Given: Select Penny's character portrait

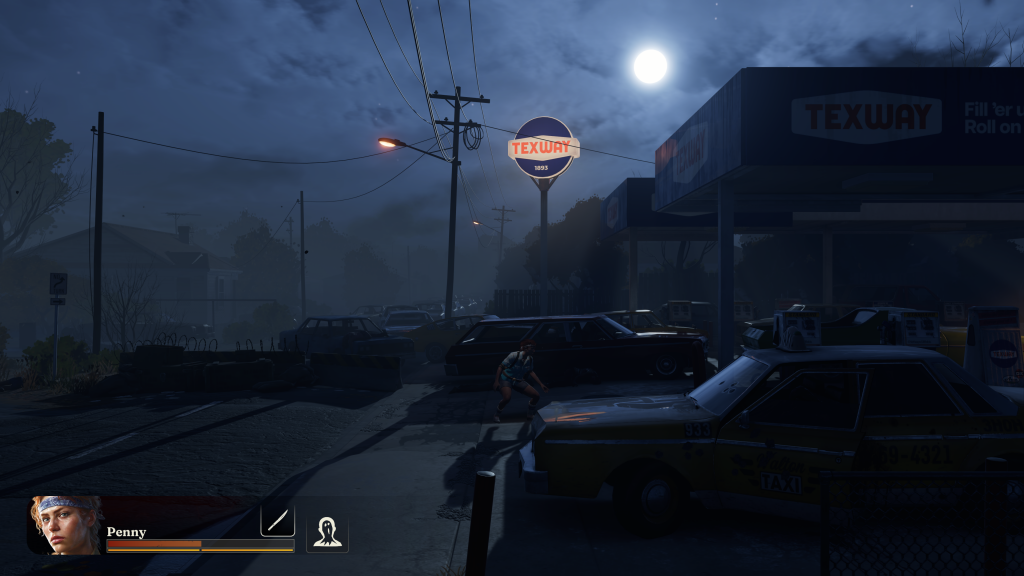Looking at the screenshot, I should [66, 524].
